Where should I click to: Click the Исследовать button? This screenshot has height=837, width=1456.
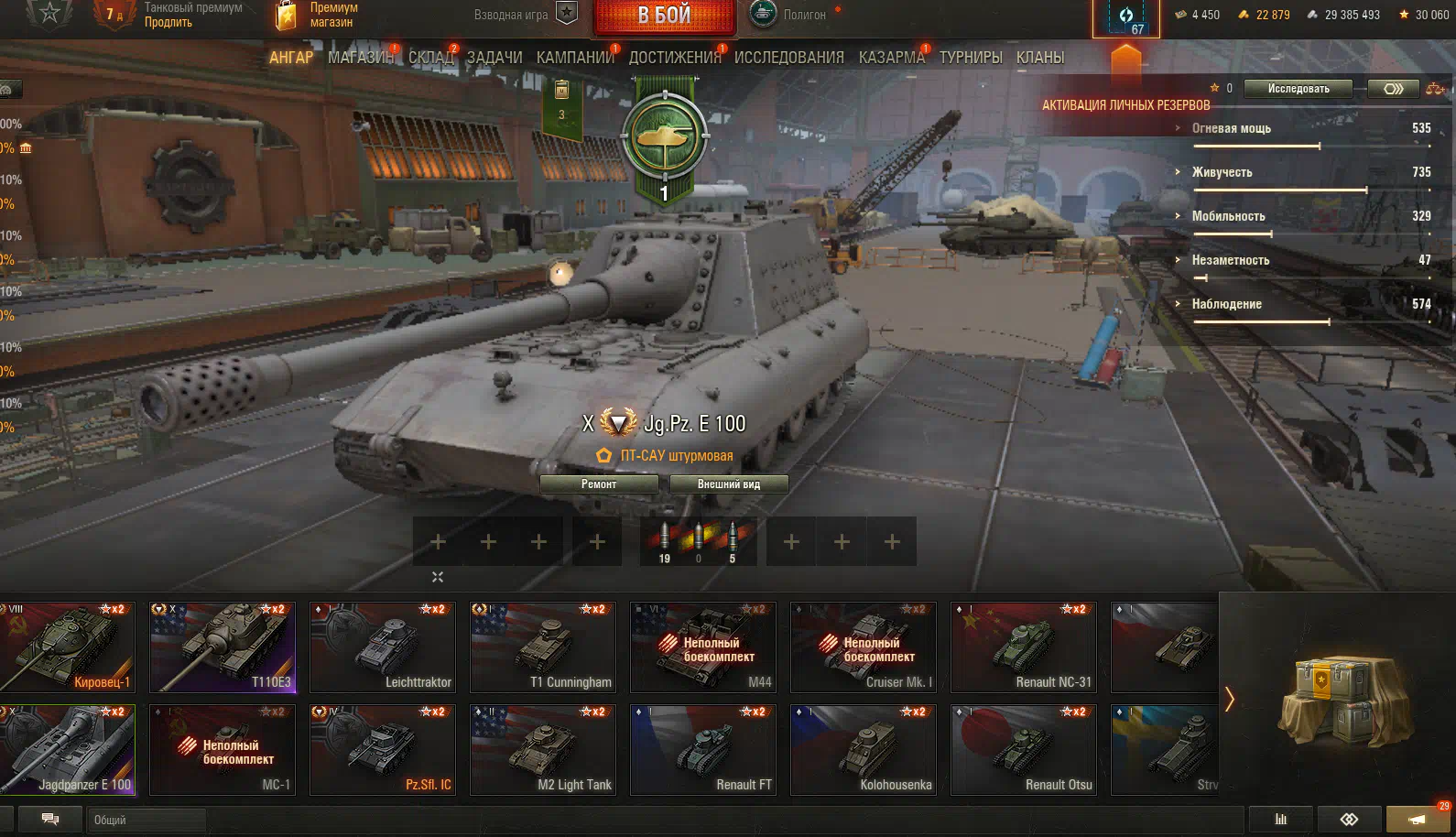[x=1298, y=89]
